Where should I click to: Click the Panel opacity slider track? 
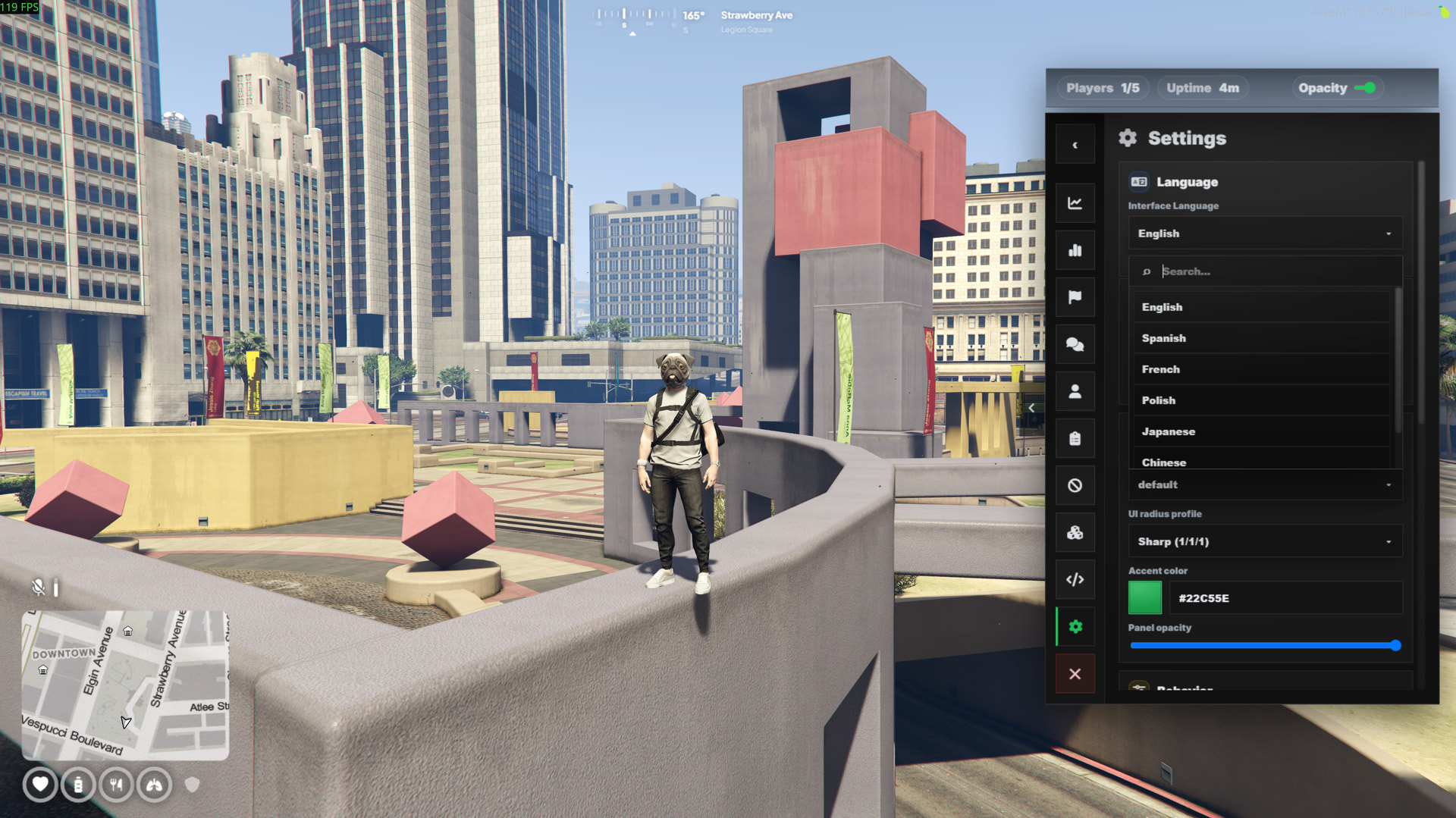(1263, 646)
